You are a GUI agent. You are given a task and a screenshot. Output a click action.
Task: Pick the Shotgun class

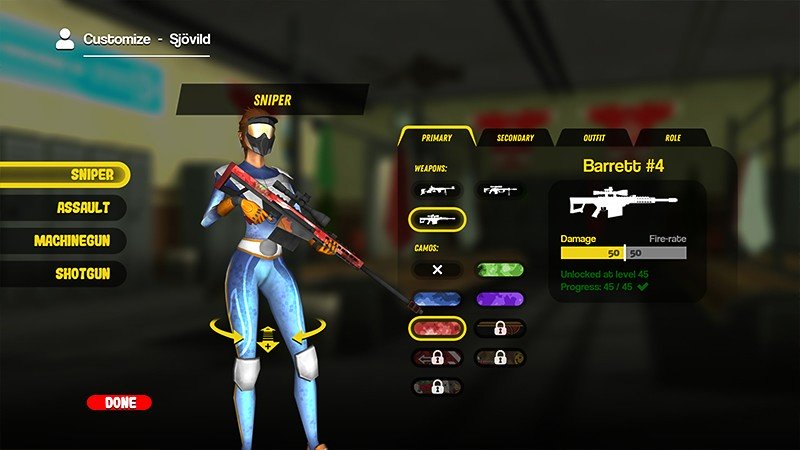click(x=64, y=273)
